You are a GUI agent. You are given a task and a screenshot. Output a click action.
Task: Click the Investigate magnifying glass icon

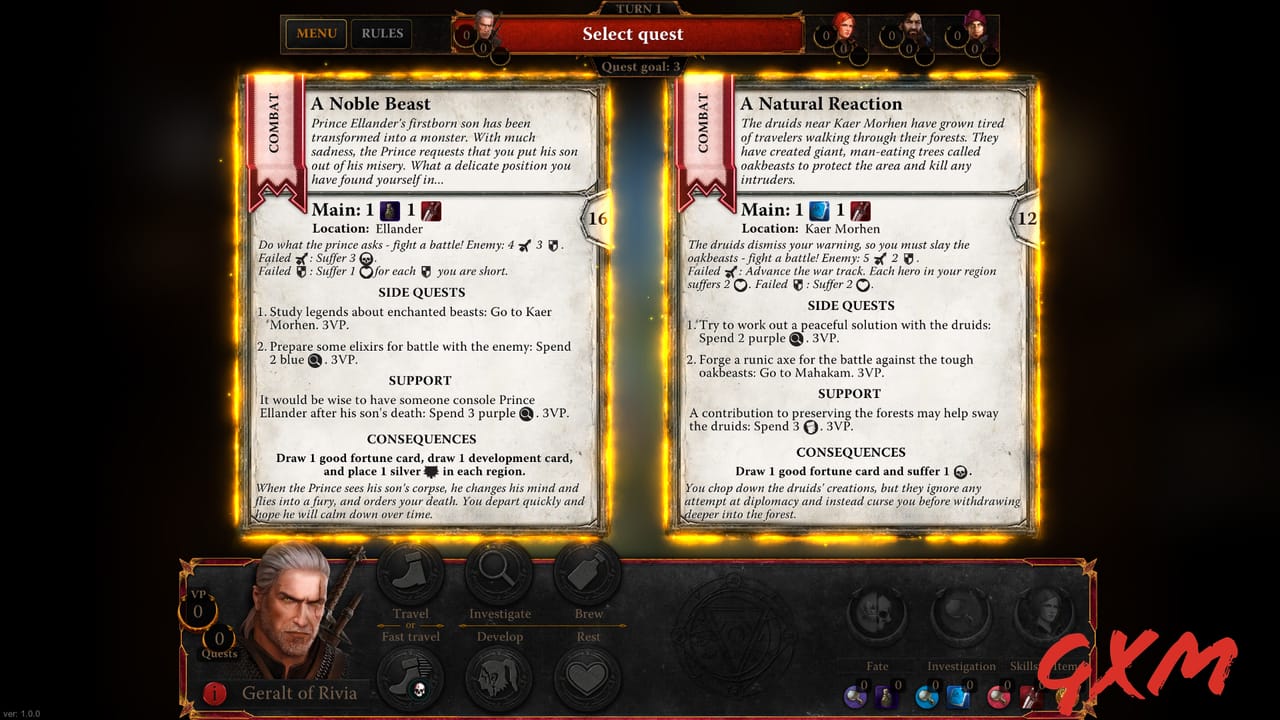click(x=498, y=572)
